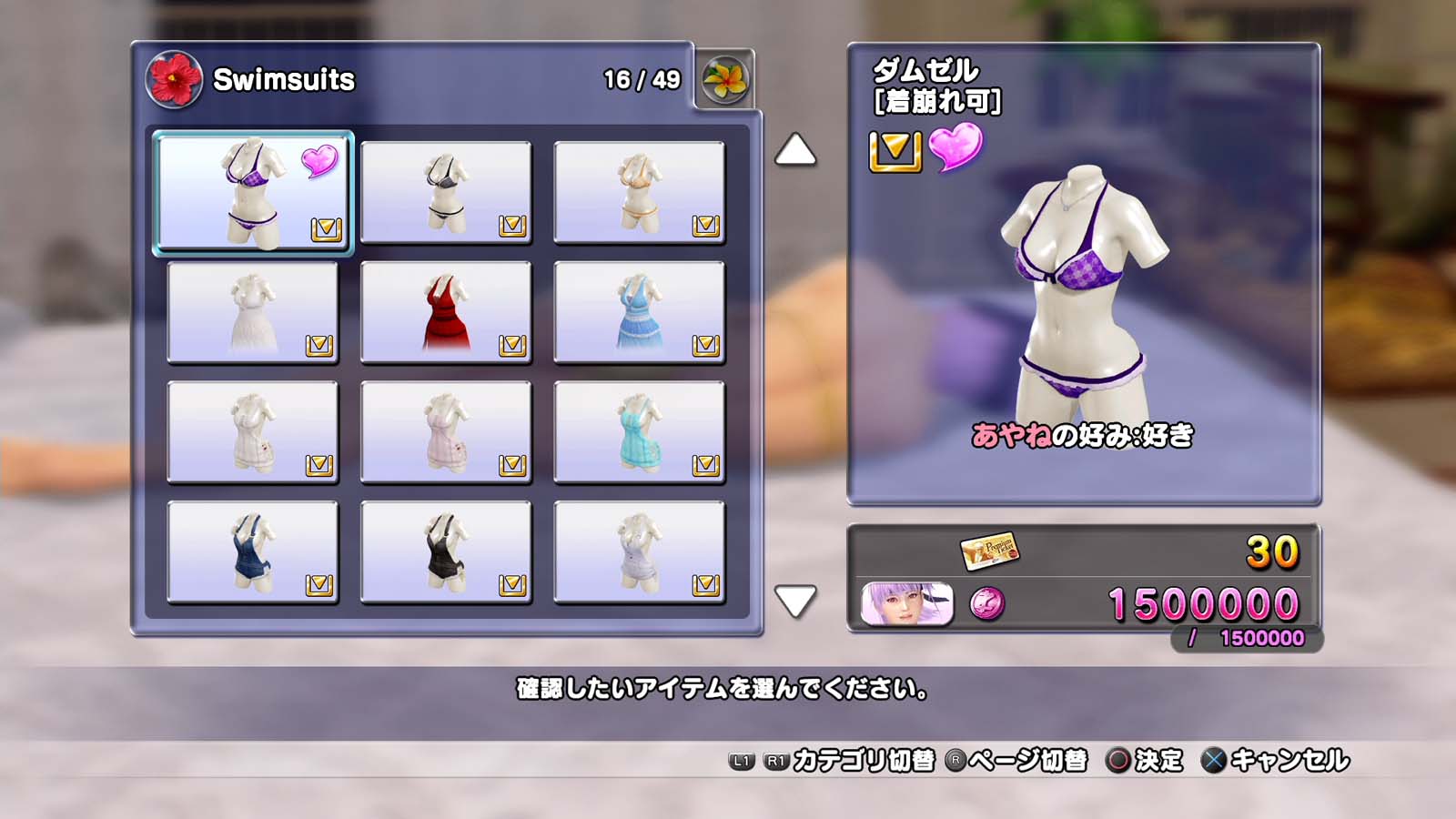Click the up arrow to previous page
This screenshot has height=819, width=1456.
795,151
